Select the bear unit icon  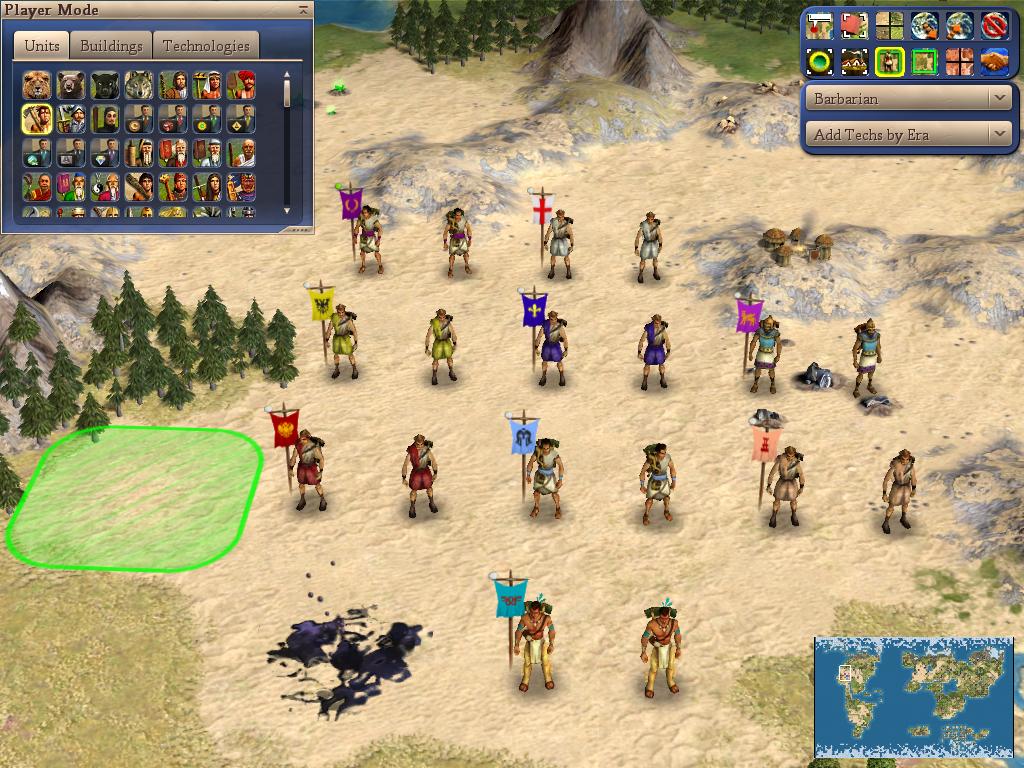72,85
